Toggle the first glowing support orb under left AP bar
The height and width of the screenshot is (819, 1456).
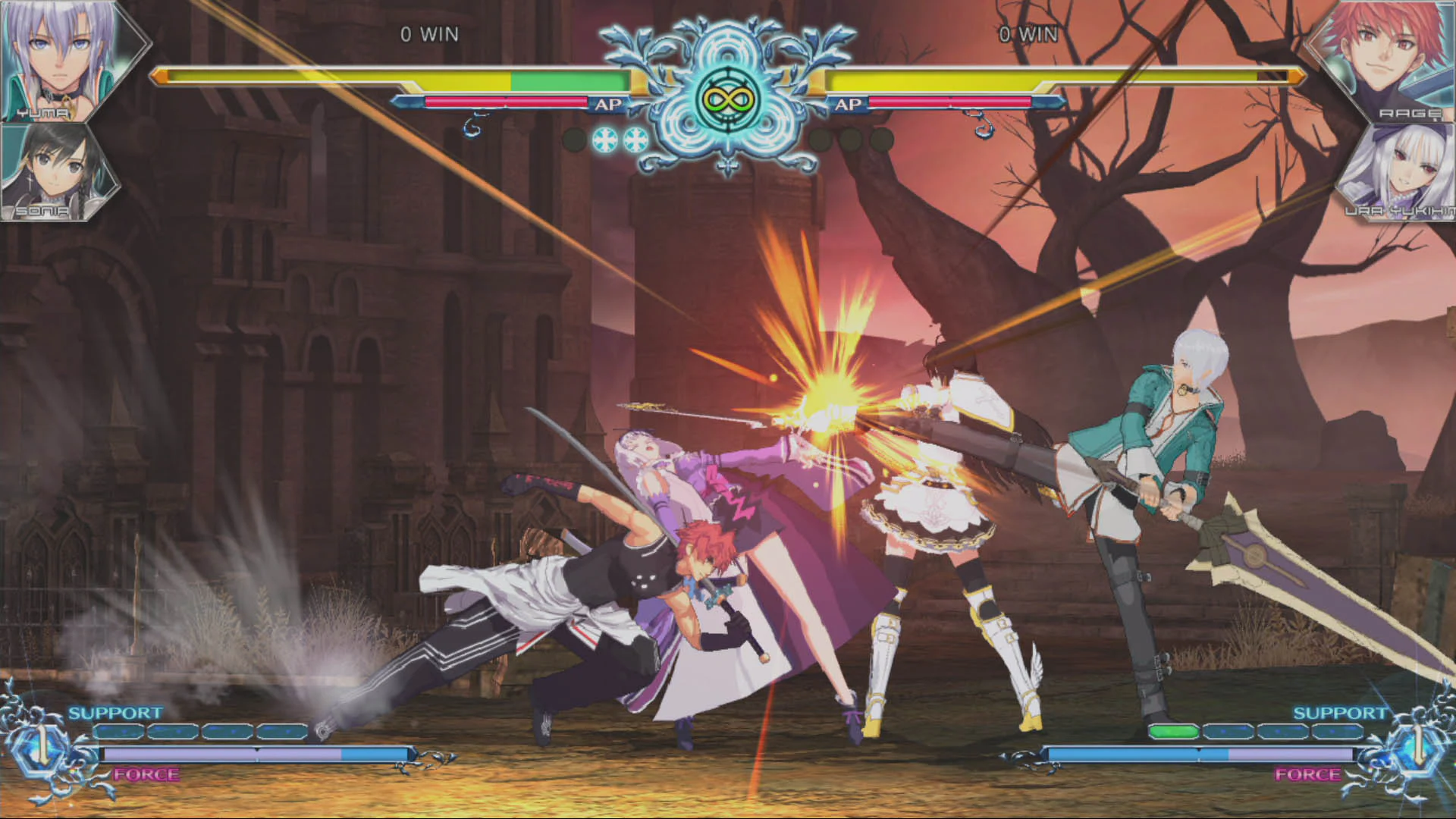tap(607, 140)
